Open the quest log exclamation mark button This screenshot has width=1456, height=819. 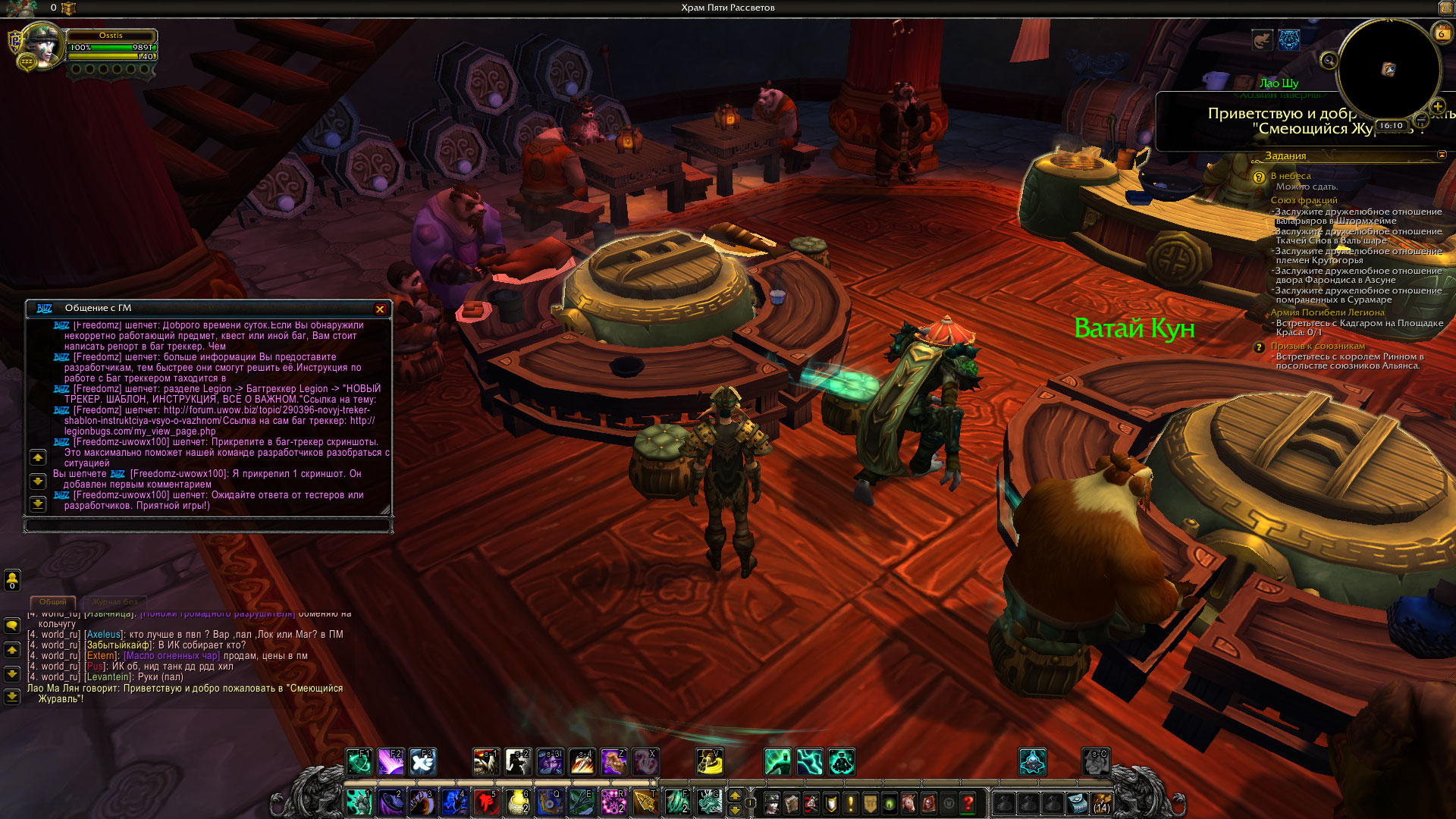pyautogui.click(x=851, y=802)
